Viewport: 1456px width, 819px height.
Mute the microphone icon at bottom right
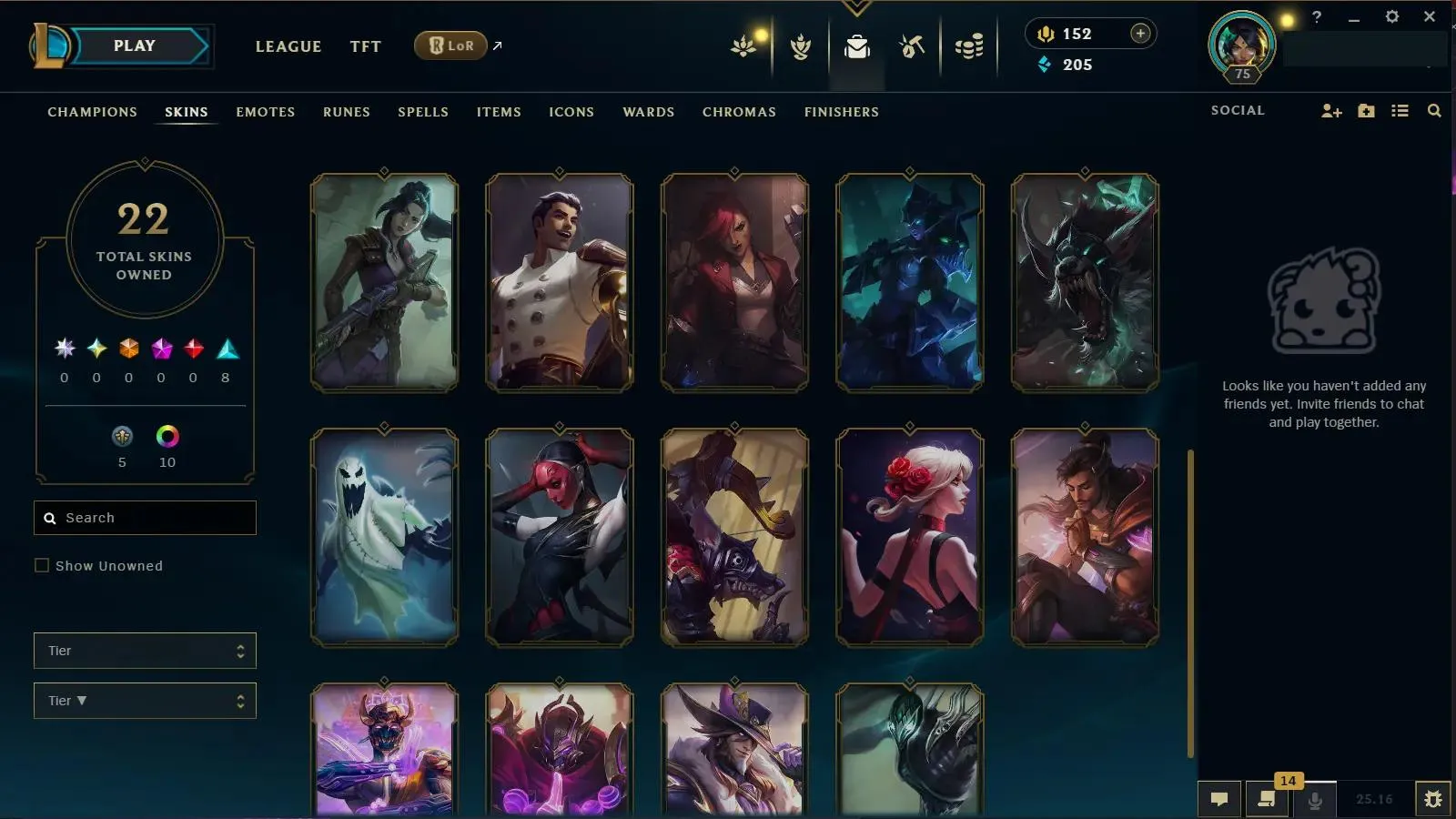(1313, 800)
